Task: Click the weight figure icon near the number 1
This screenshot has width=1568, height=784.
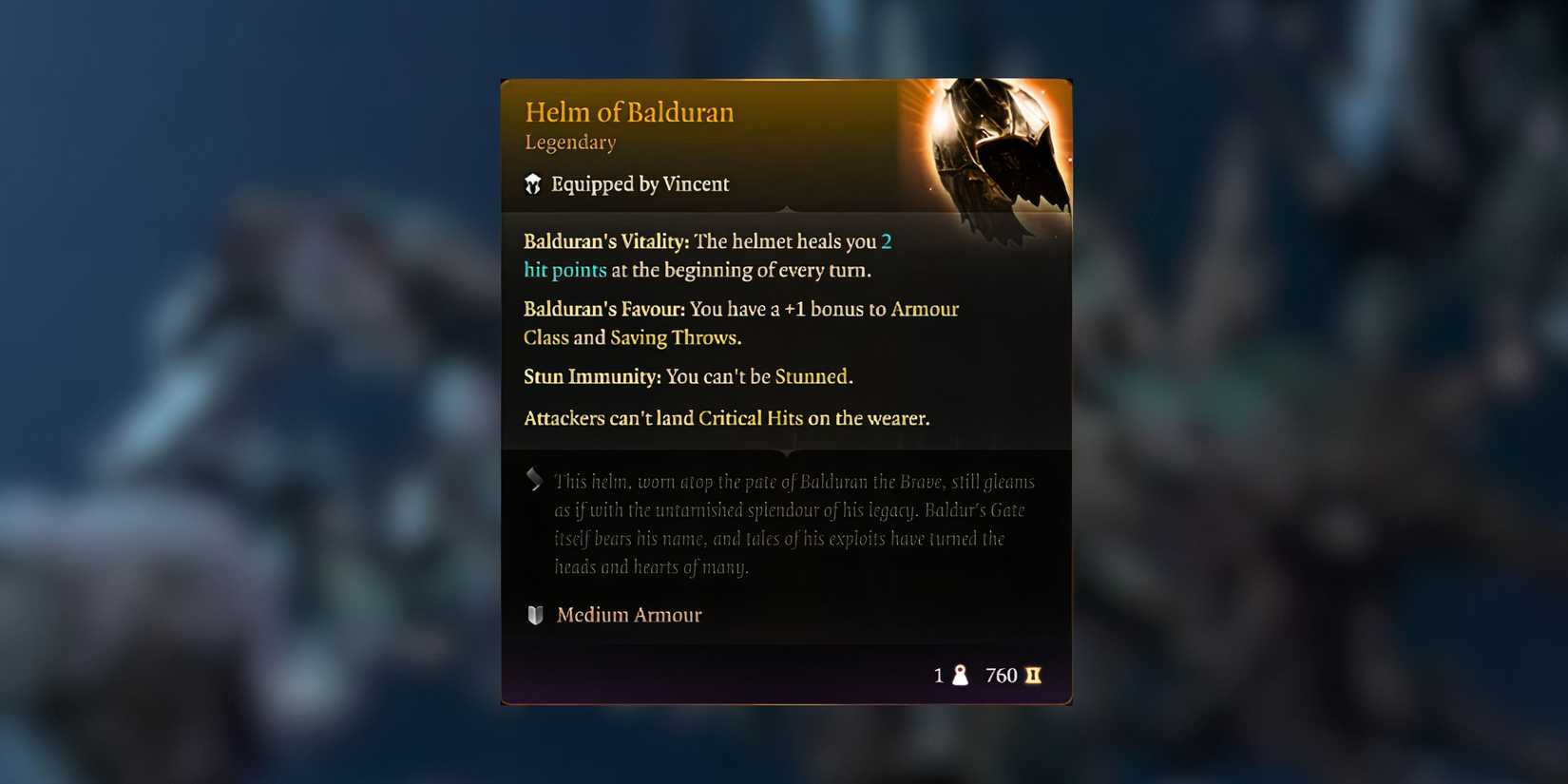Action: 961,675
